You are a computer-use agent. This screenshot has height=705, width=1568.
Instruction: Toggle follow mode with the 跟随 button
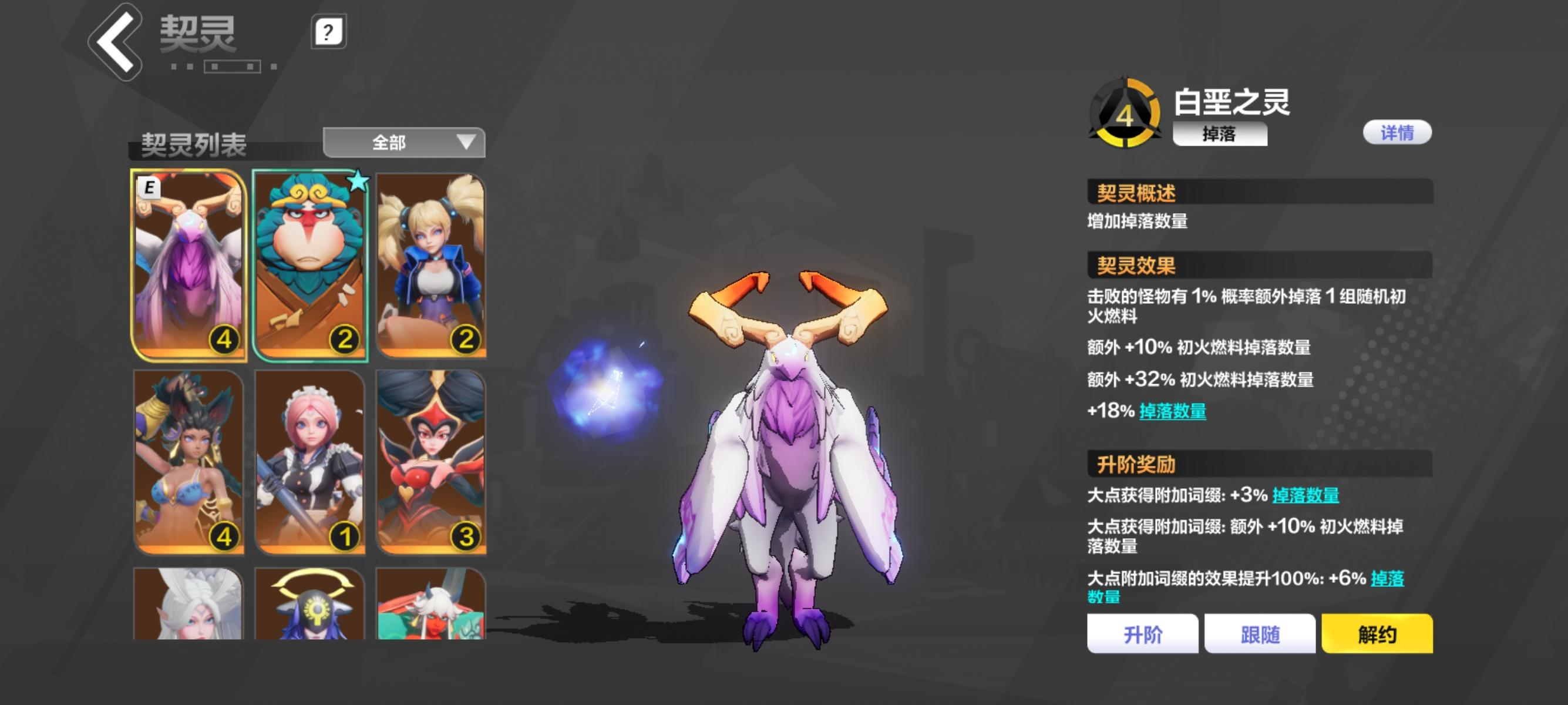pos(1261,633)
